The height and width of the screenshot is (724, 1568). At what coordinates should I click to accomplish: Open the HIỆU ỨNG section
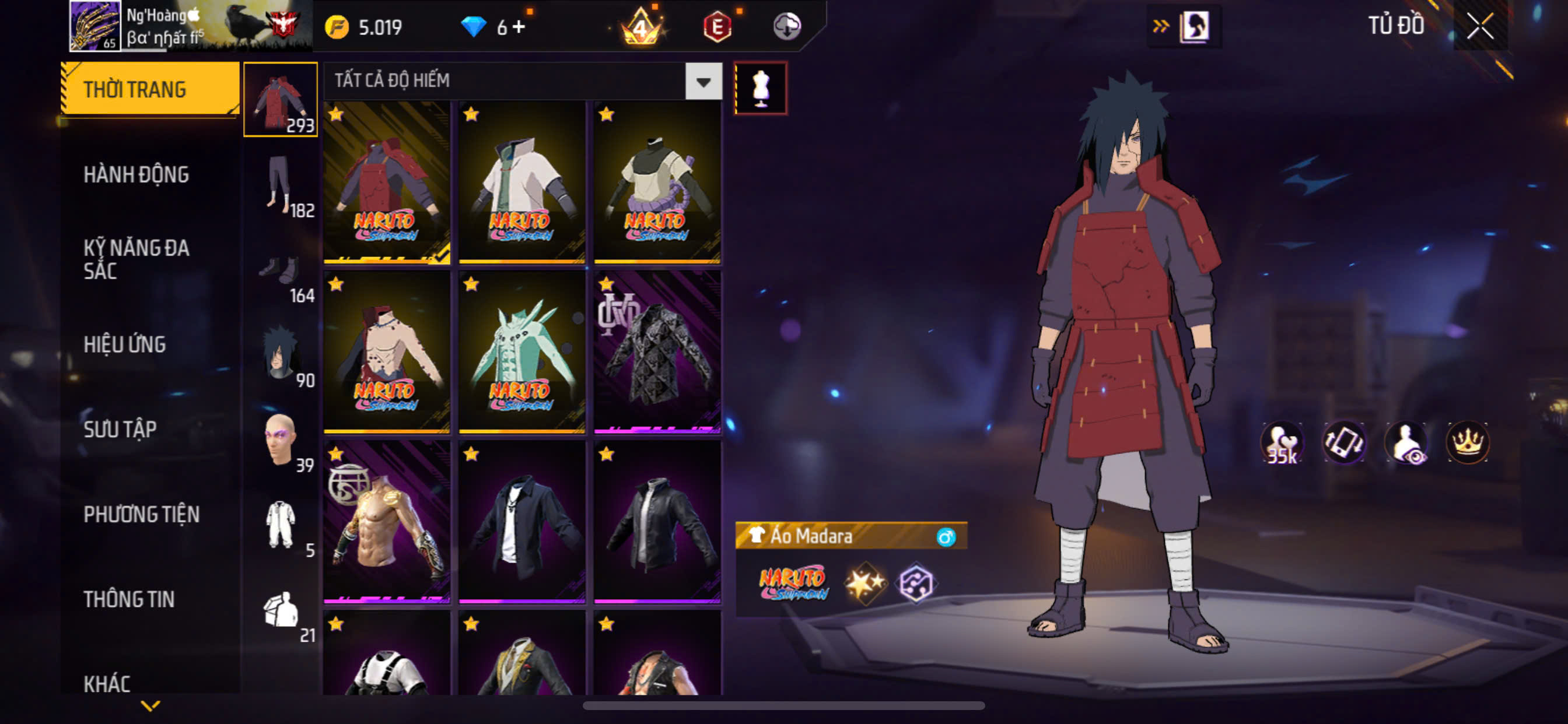[125, 345]
